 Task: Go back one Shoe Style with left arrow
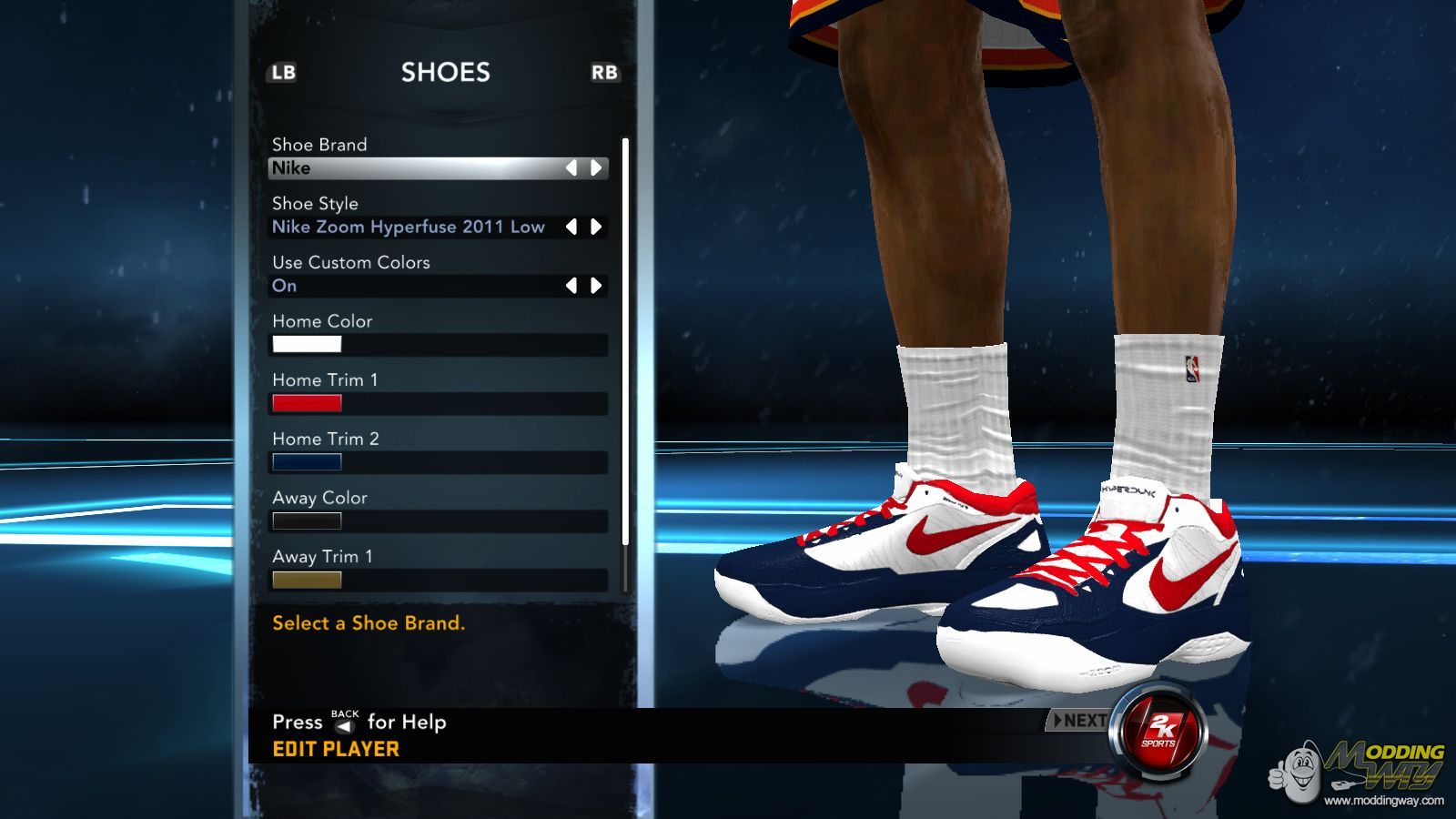pos(571,227)
